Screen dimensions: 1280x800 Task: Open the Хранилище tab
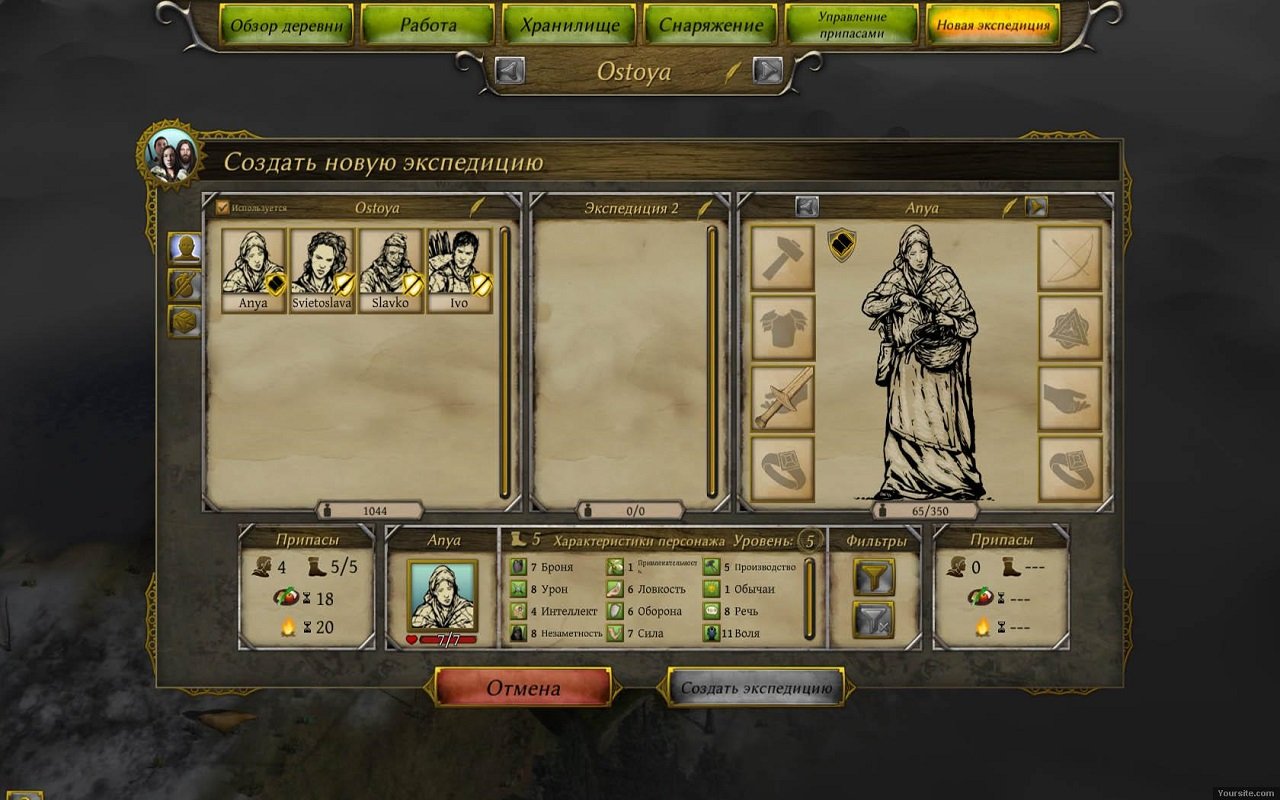569,25
